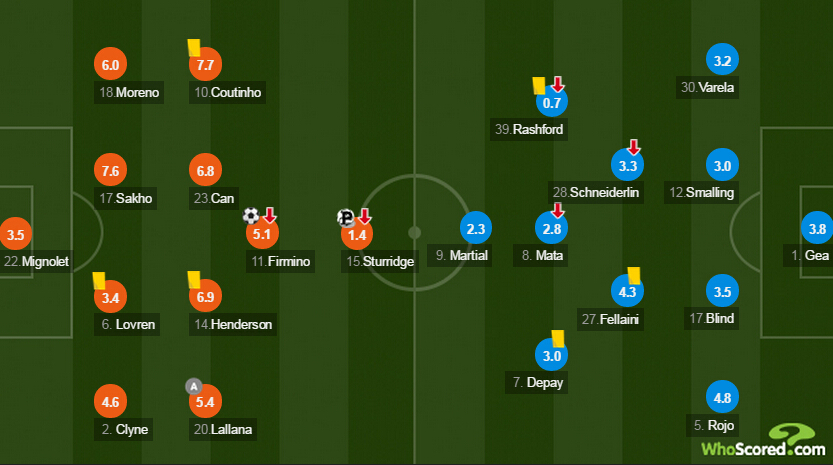Image resolution: width=833 pixels, height=465 pixels.
Task: Select Sturridge's 1.4 rating circle
Action: point(356,236)
